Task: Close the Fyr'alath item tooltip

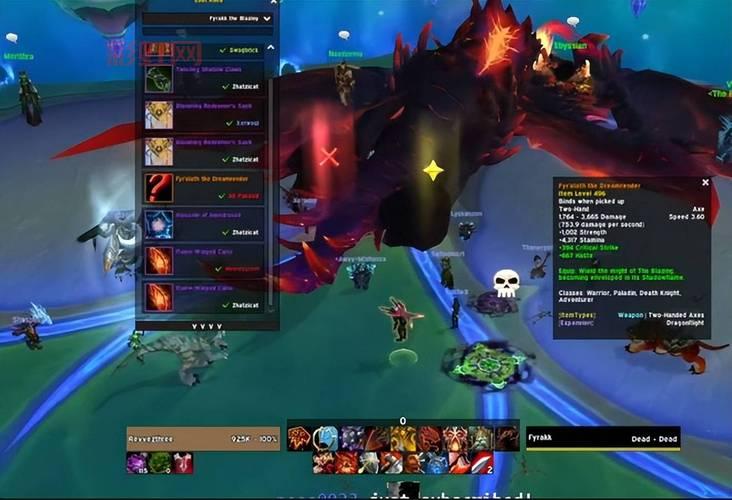Action: [705, 183]
